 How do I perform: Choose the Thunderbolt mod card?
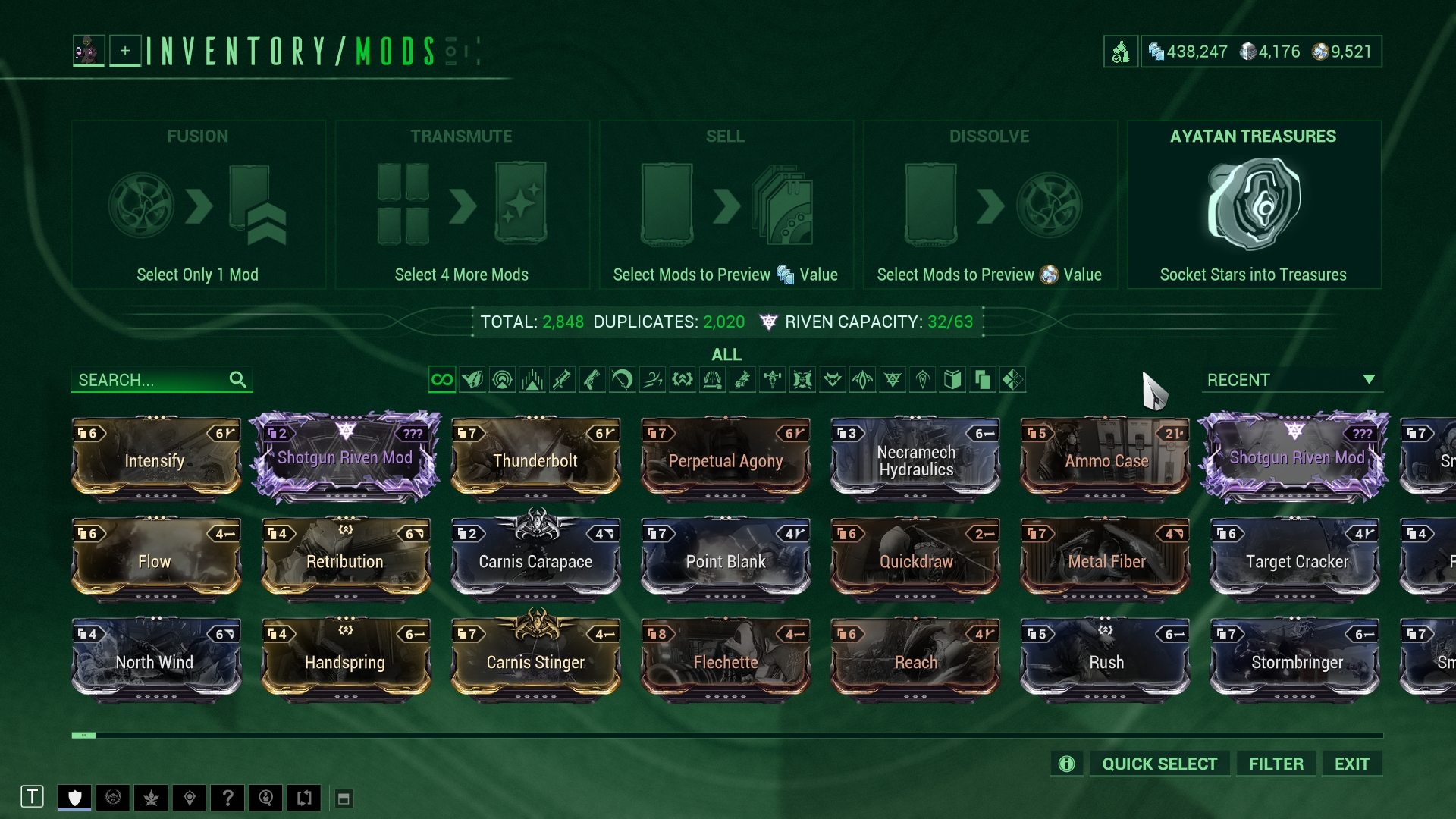[x=535, y=459]
